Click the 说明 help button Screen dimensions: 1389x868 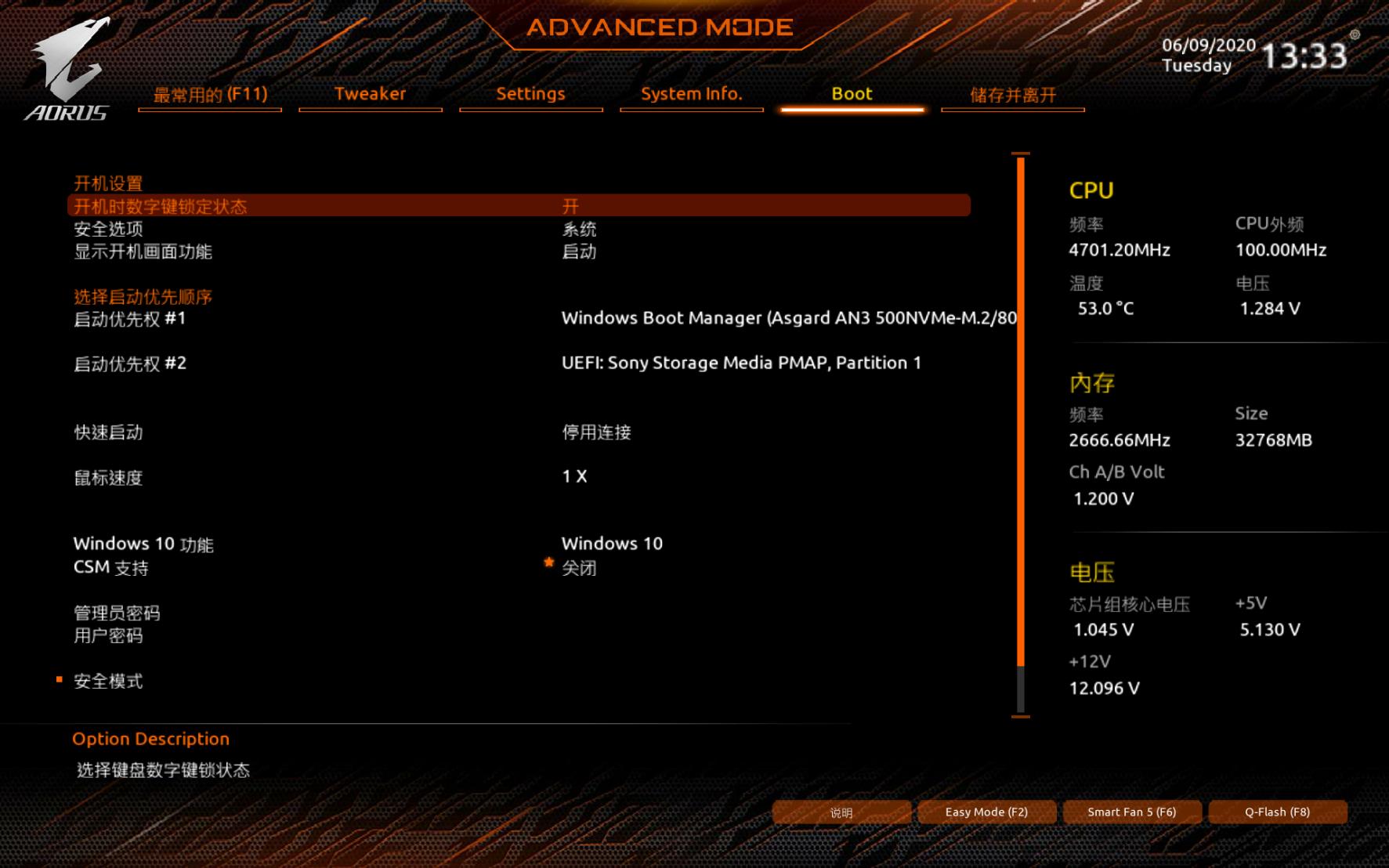[x=841, y=812]
